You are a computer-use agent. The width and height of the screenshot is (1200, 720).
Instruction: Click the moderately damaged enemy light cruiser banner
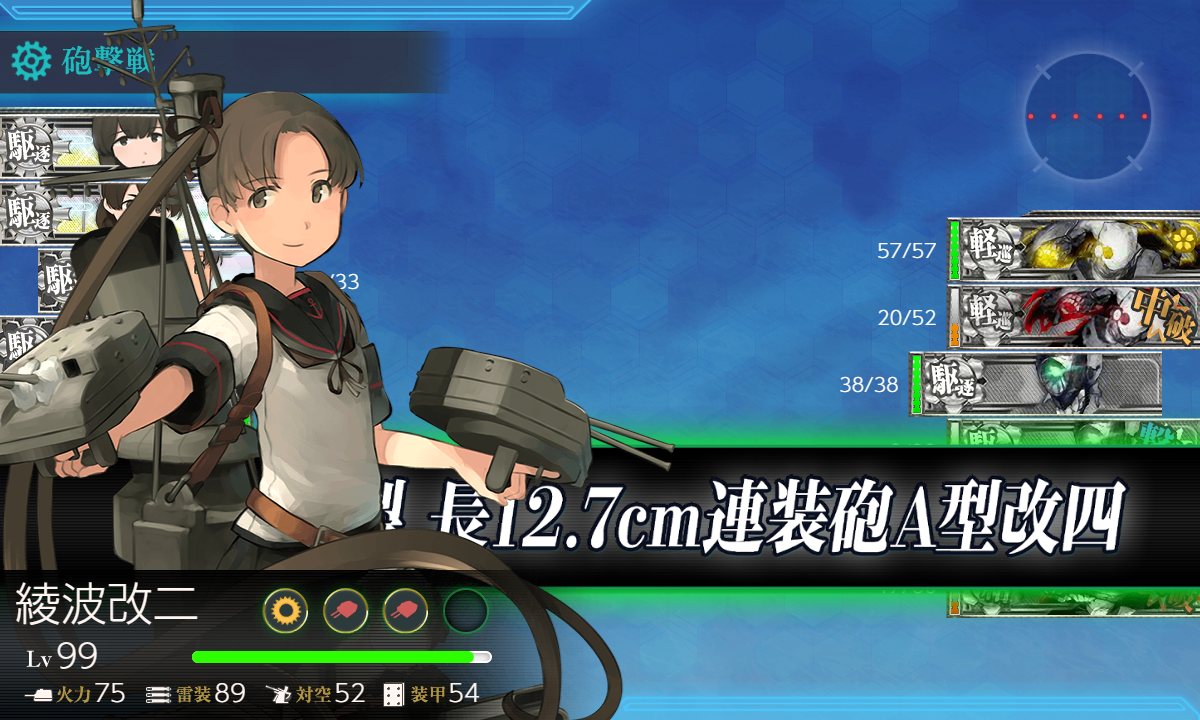coord(1075,316)
